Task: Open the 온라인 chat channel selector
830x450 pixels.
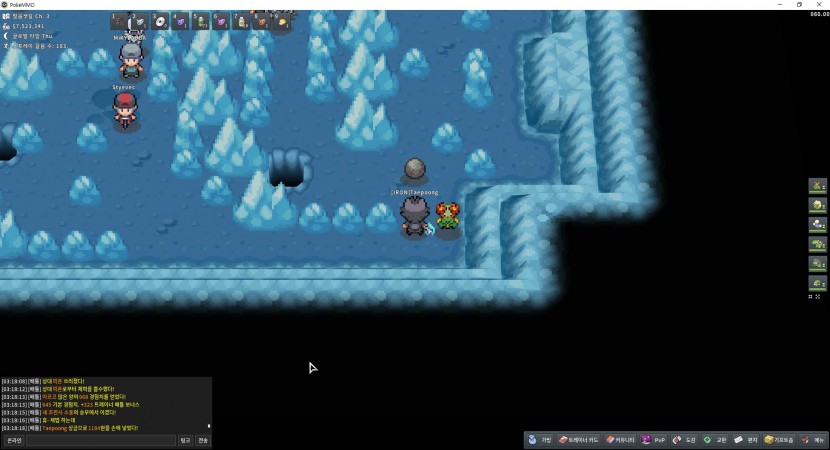Action: click(x=14, y=440)
